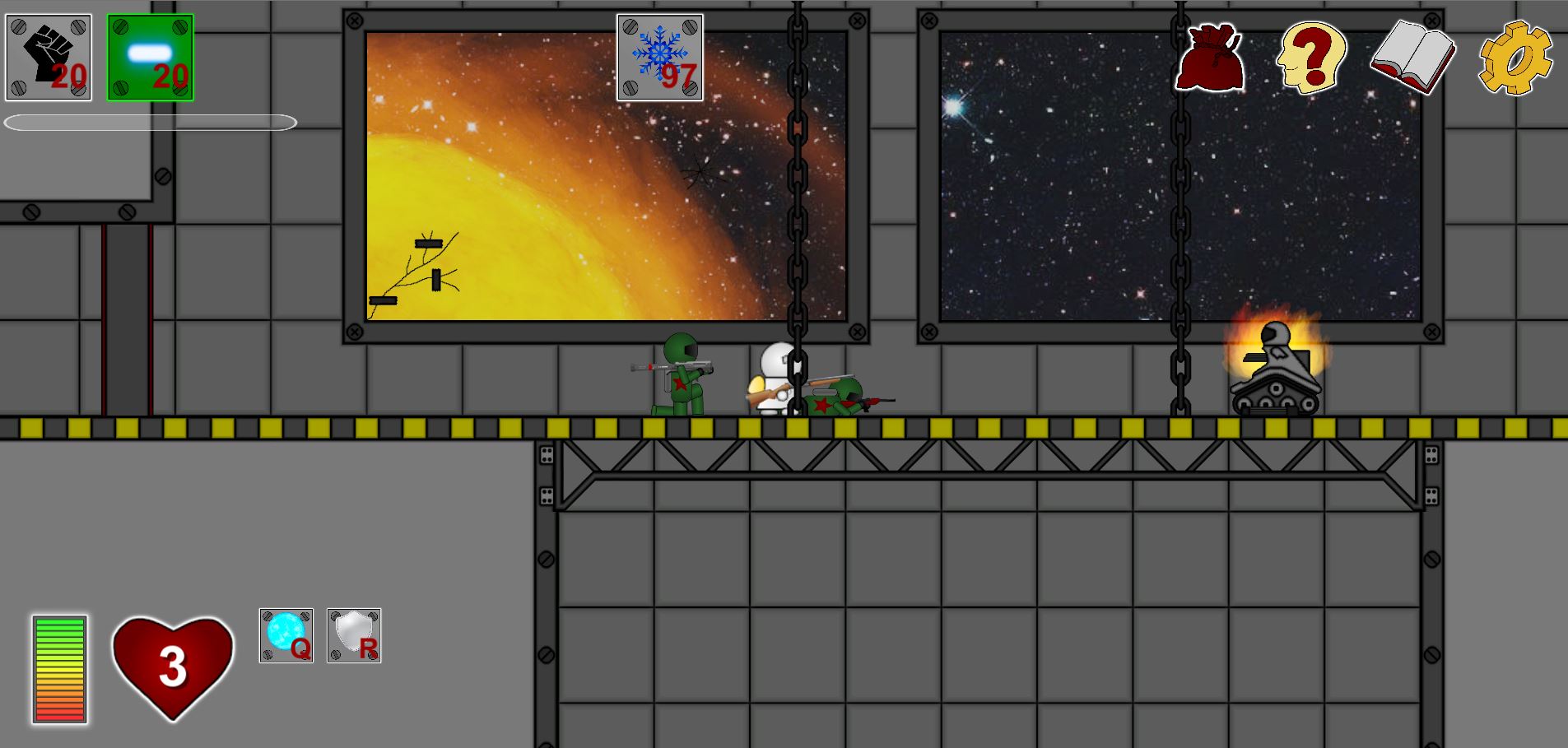Viewport: 1568px width, 748px height.
Task: Activate the cyan orb Q ability
Action: pos(286,635)
